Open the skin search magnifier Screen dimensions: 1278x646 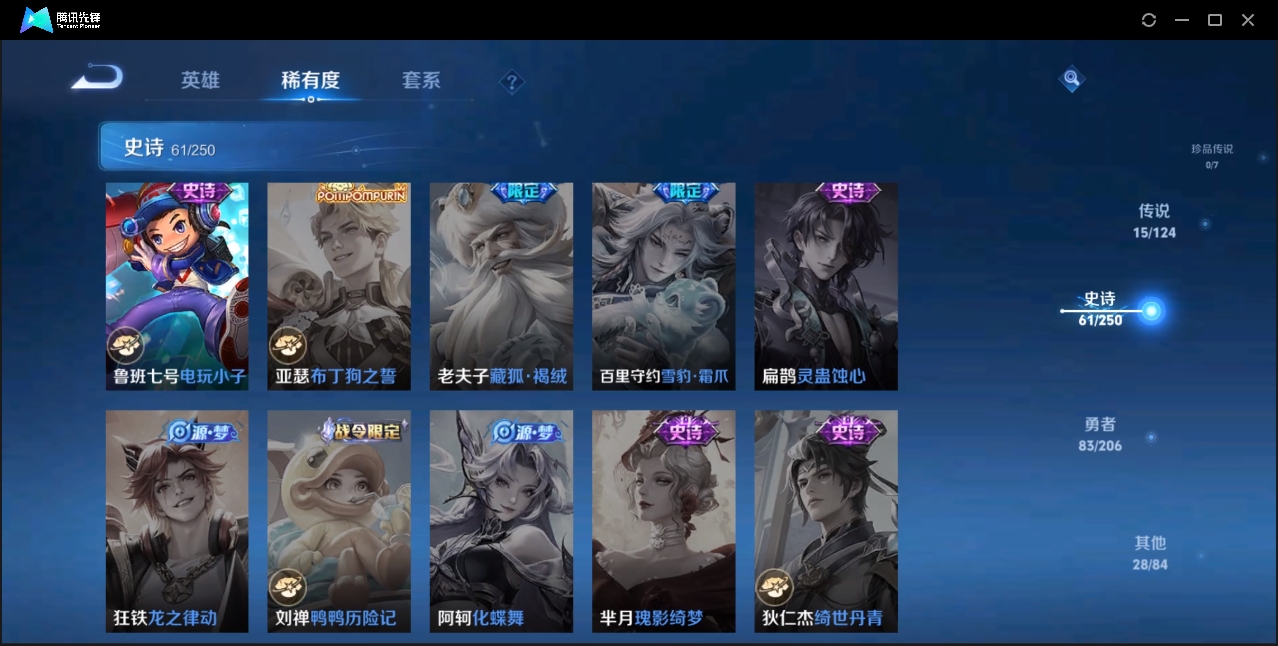pyautogui.click(x=1071, y=78)
